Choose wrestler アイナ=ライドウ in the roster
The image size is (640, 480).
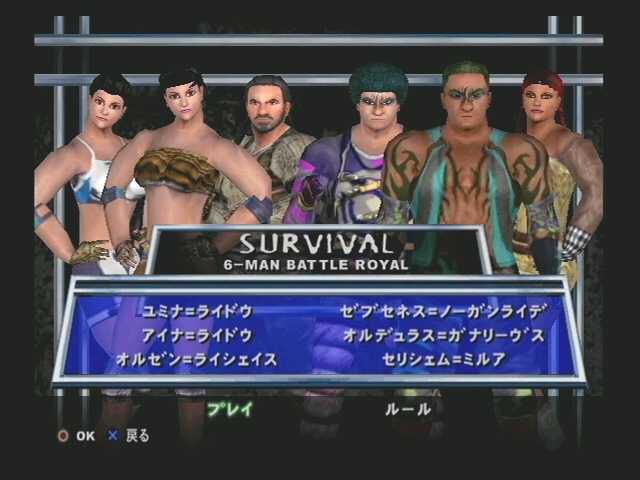click(197, 335)
